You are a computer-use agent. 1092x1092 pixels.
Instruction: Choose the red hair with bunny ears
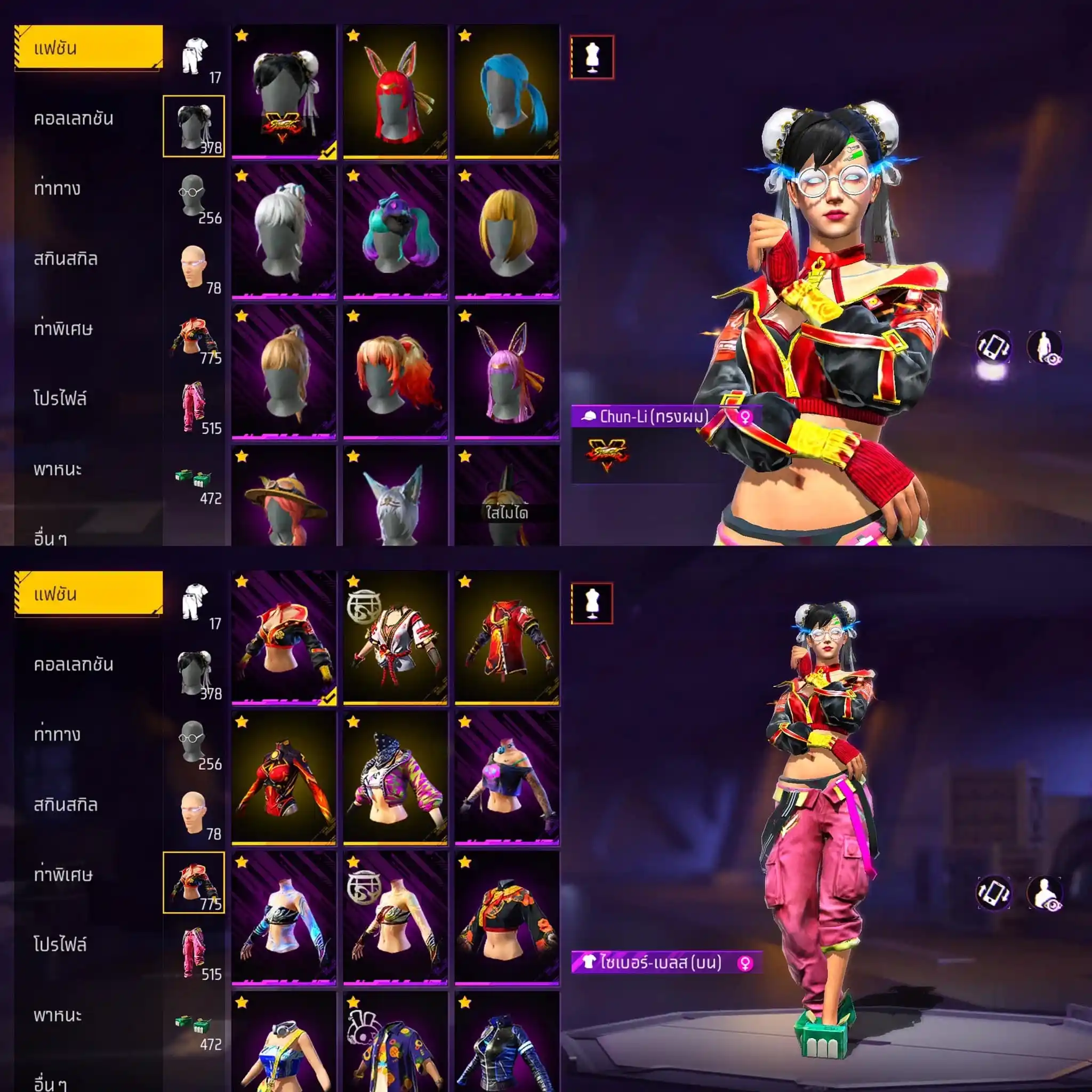(395, 92)
